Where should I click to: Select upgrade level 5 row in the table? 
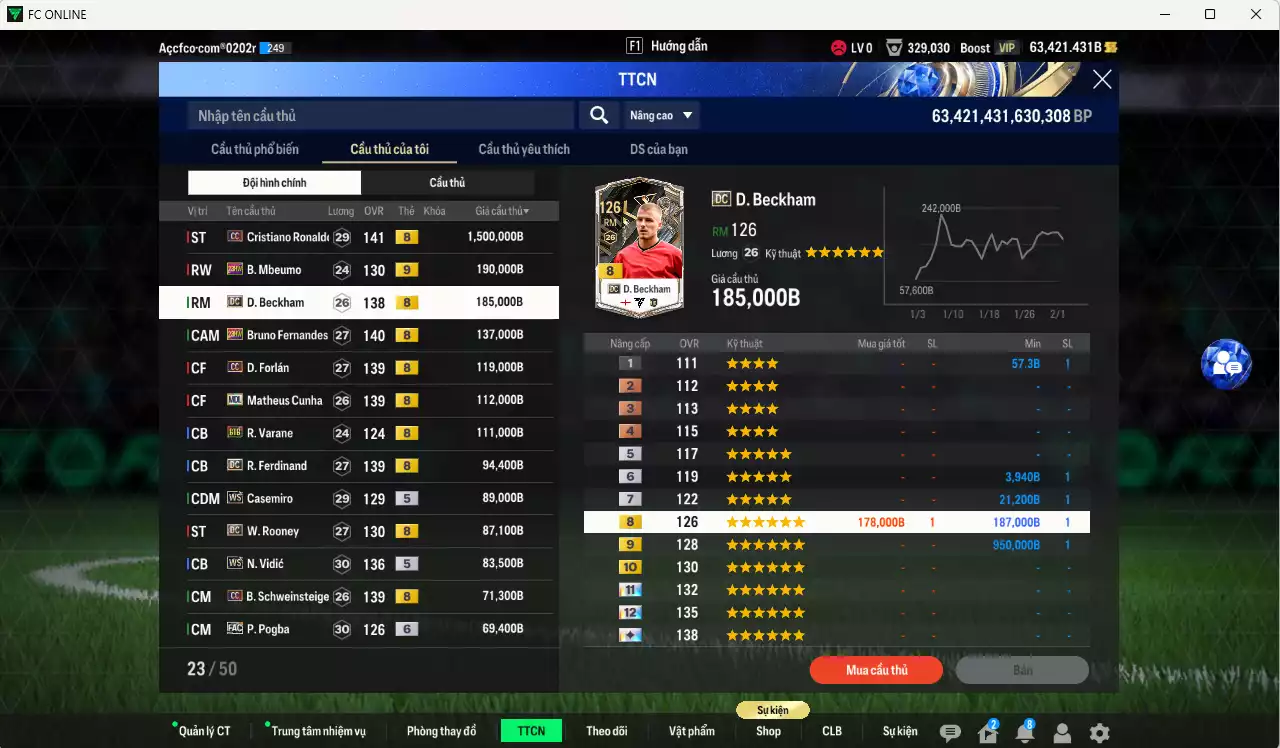(x=836, y=453)
